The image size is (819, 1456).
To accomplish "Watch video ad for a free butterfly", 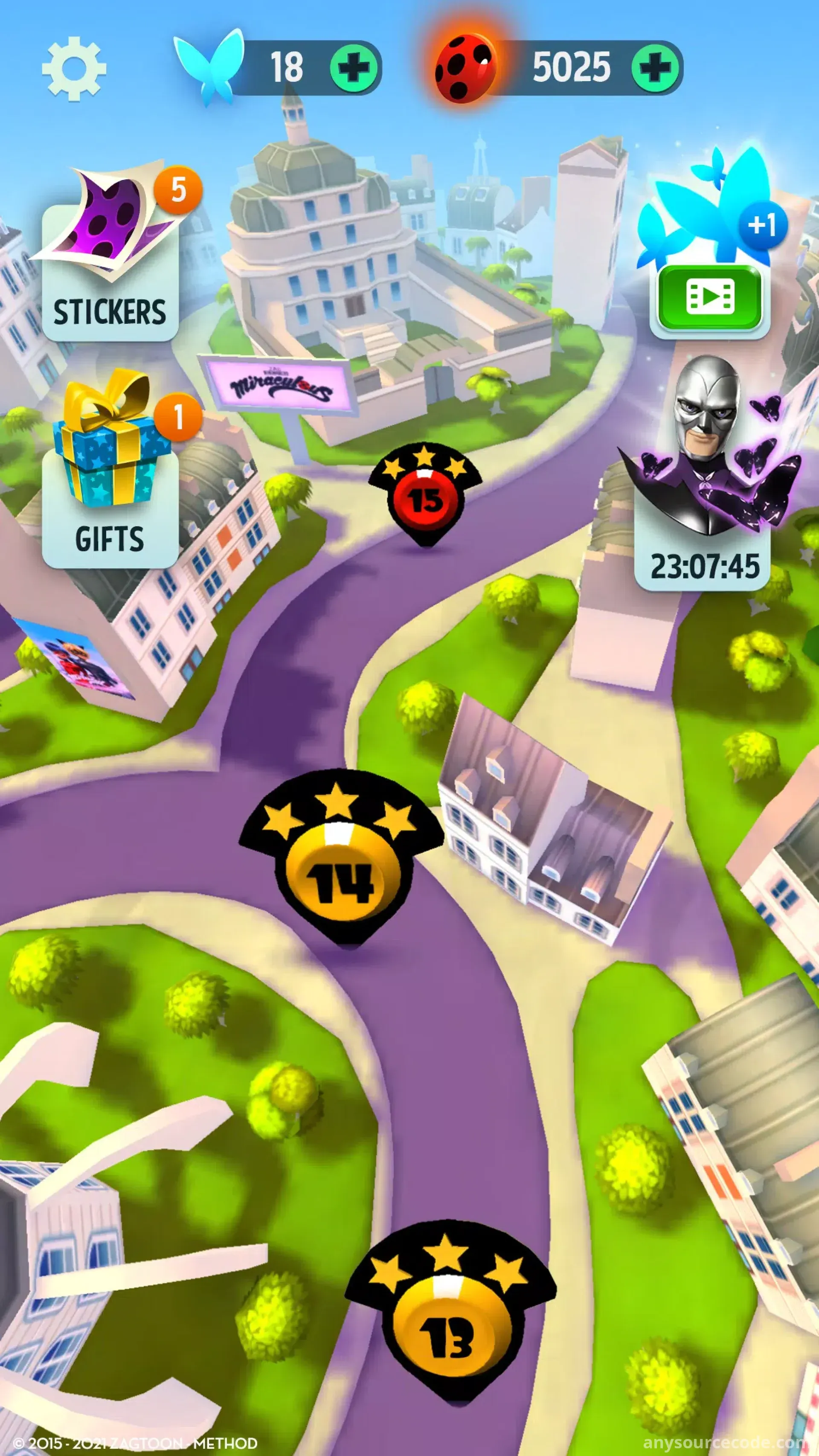I will pyautogui.click(x=709, y=297).
